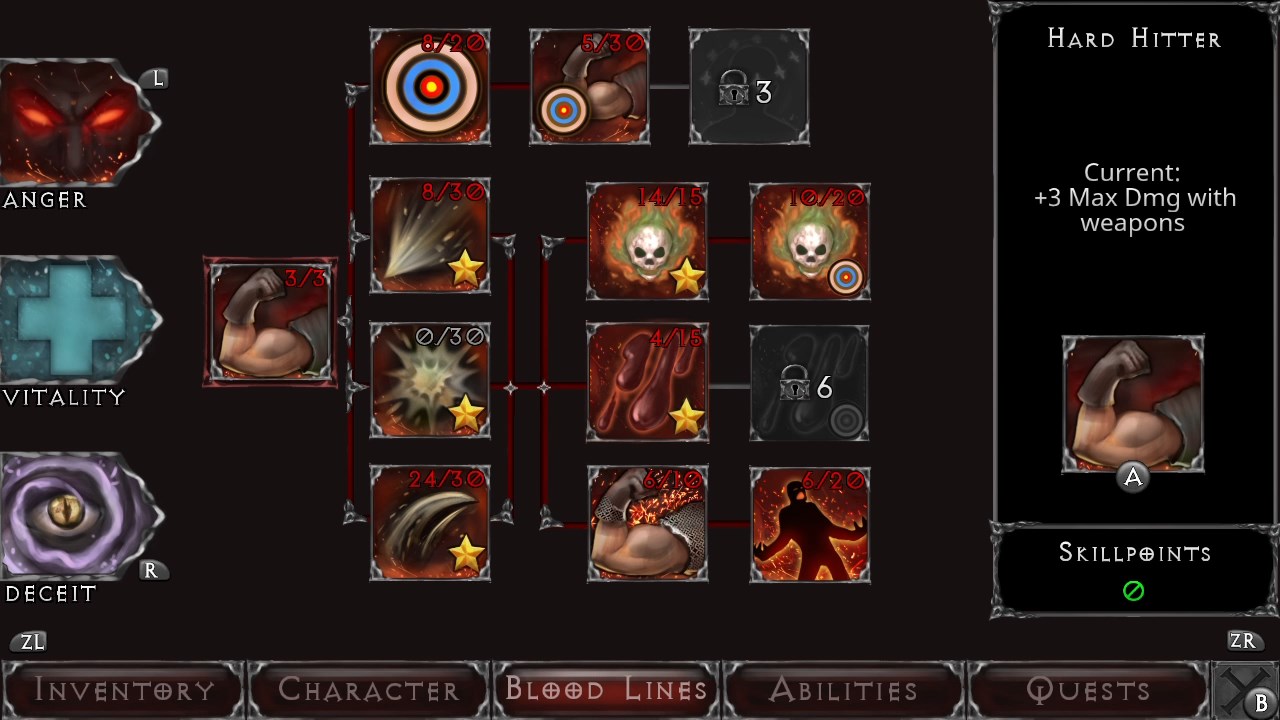This screenshot has height=720, width=1280.
Task: Open the burning figure skill at 6/20
Action: pos(809,524)
